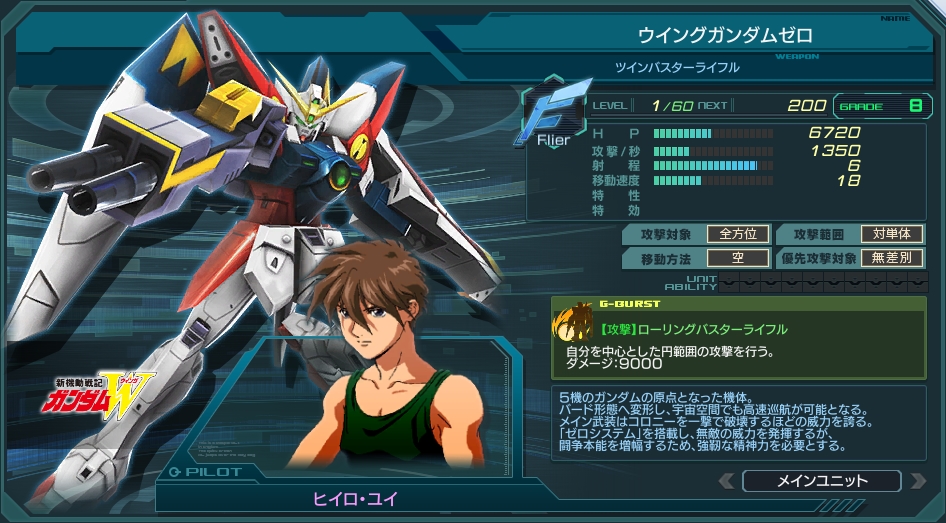This screenshot has height=523, width=946.
Task: Go to previous unit with left arrow
Action: click(x=727, y=481)
